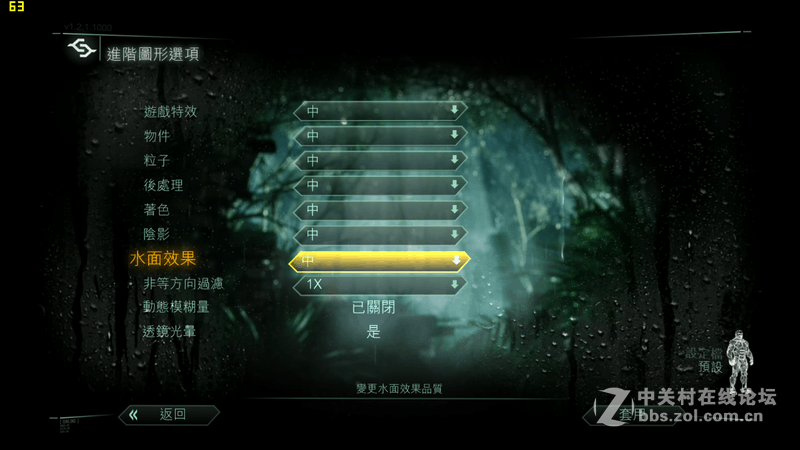The height and width of the screenshot is (450, 800).
Task: Change the 後處理 quality dropdown
Action: tap(380, 185)
